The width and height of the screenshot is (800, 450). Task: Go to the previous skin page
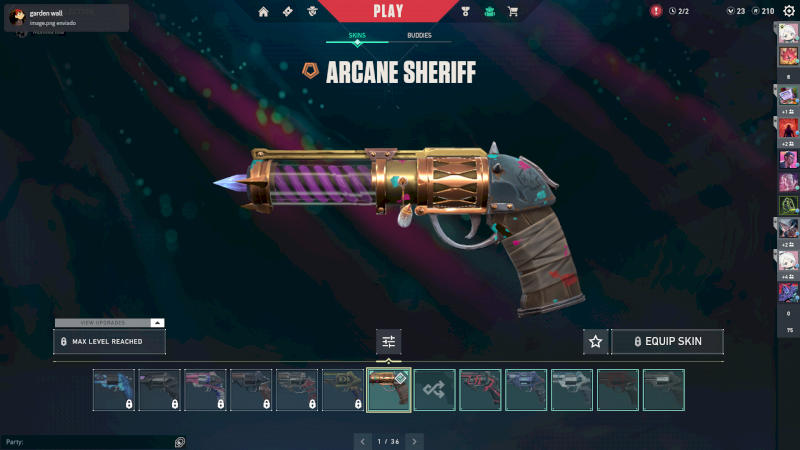(363, 441)
